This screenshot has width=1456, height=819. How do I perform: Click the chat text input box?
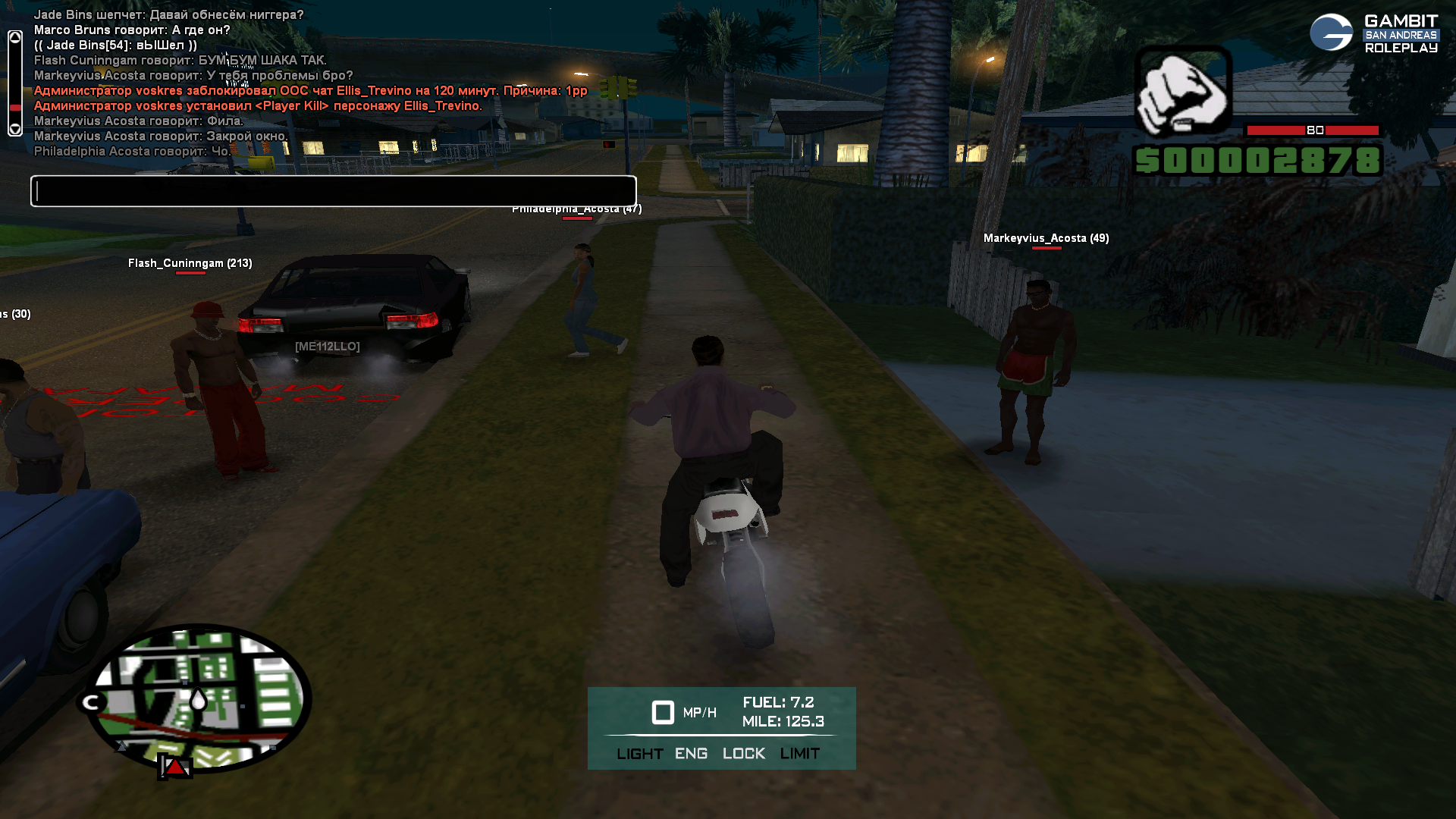334,191
